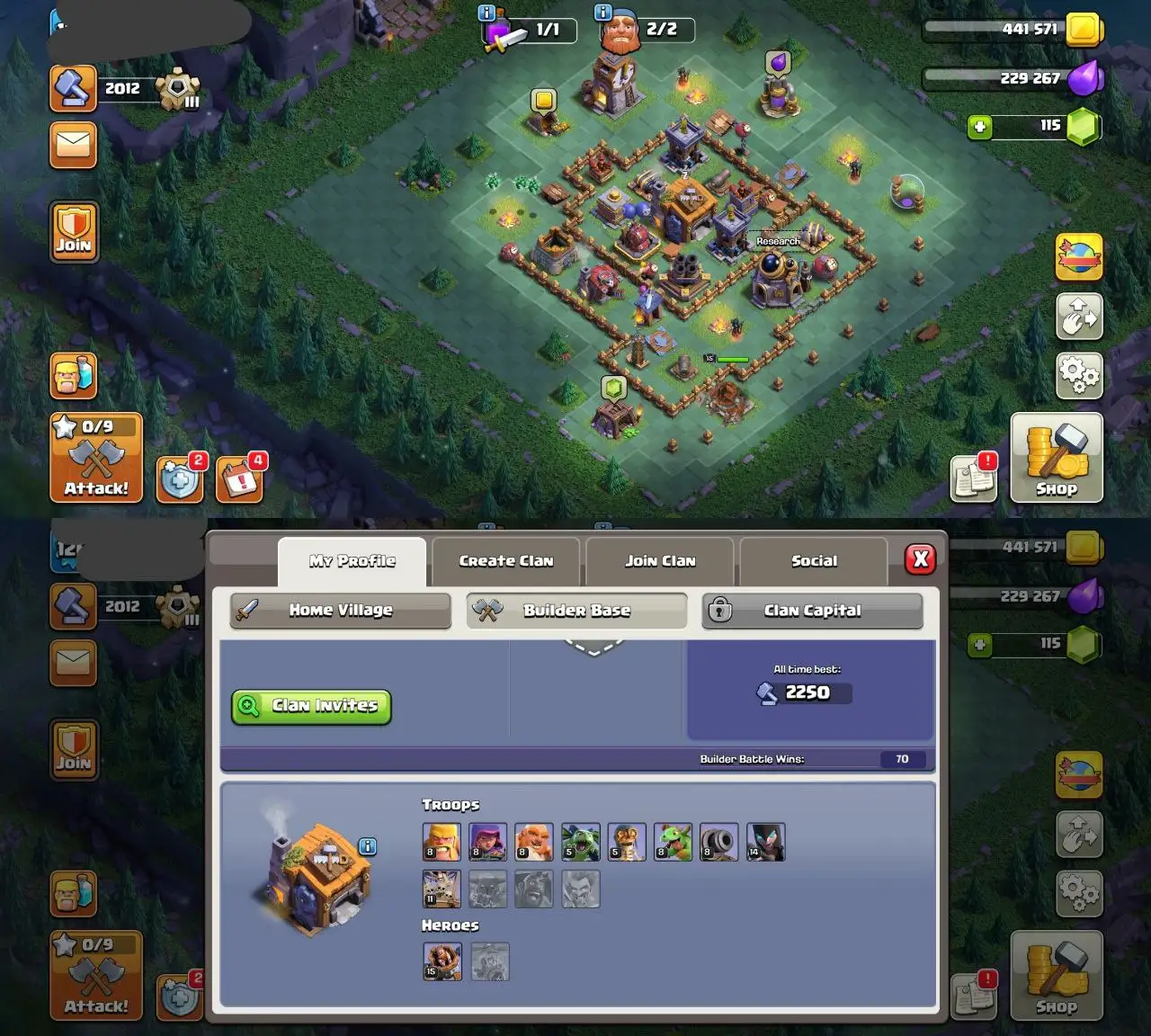
Task: Open the Settings gear icon
Action: 1079,376
